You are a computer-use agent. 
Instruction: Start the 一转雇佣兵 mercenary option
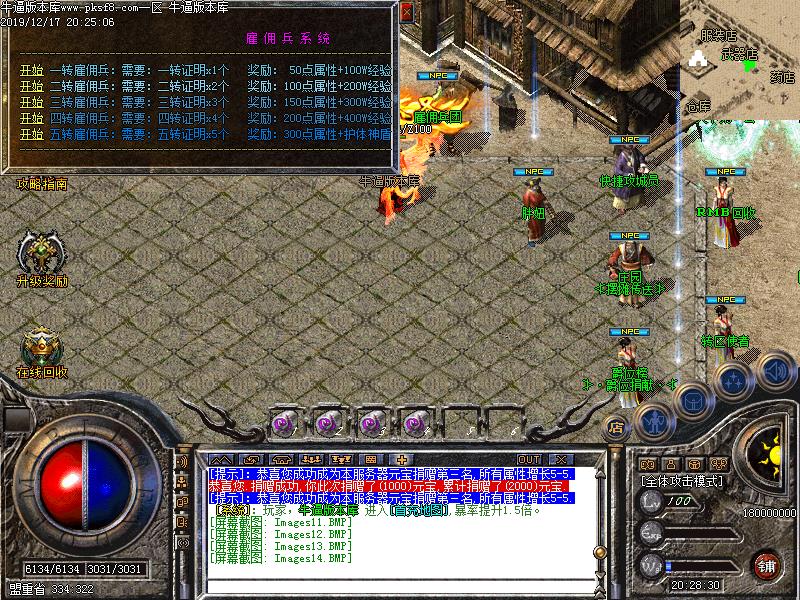point(31,70)
